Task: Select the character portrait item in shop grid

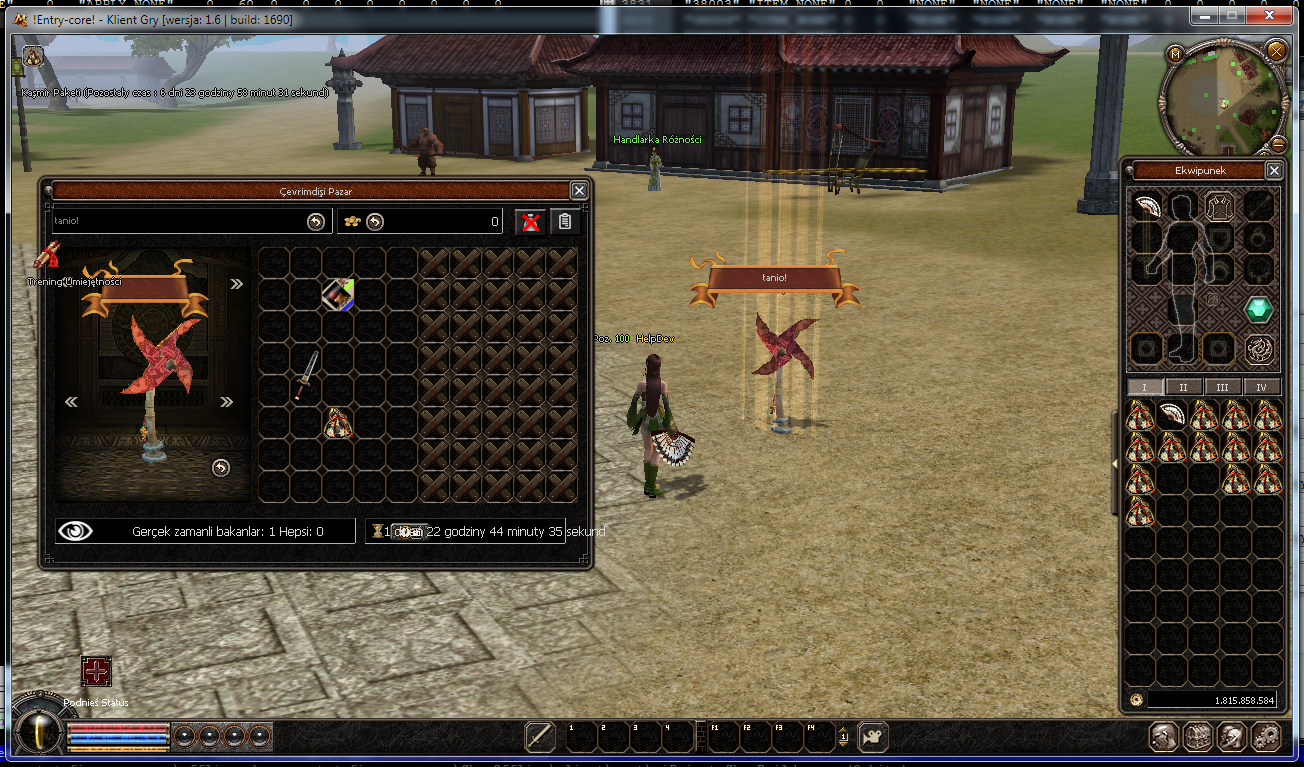Action: (338, 295)
